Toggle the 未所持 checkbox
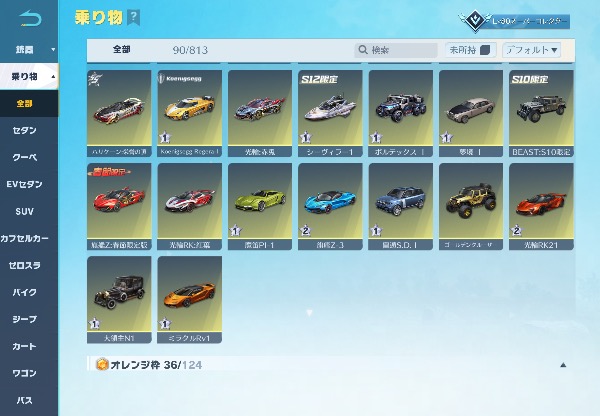600x416 pixels. (x=487, y=49)
